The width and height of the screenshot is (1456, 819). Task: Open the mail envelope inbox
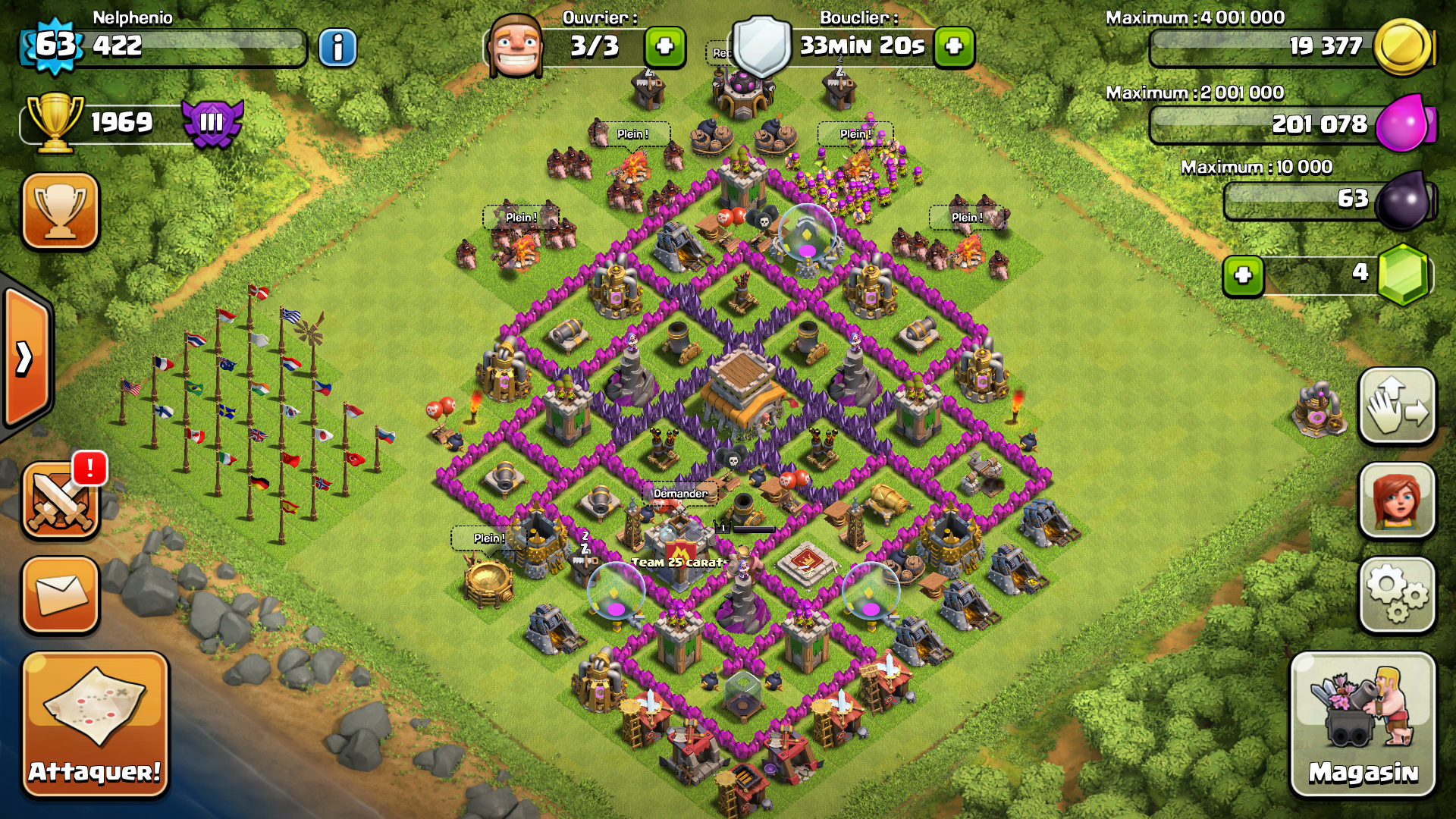pyautogui.click(x=60, y=595)
